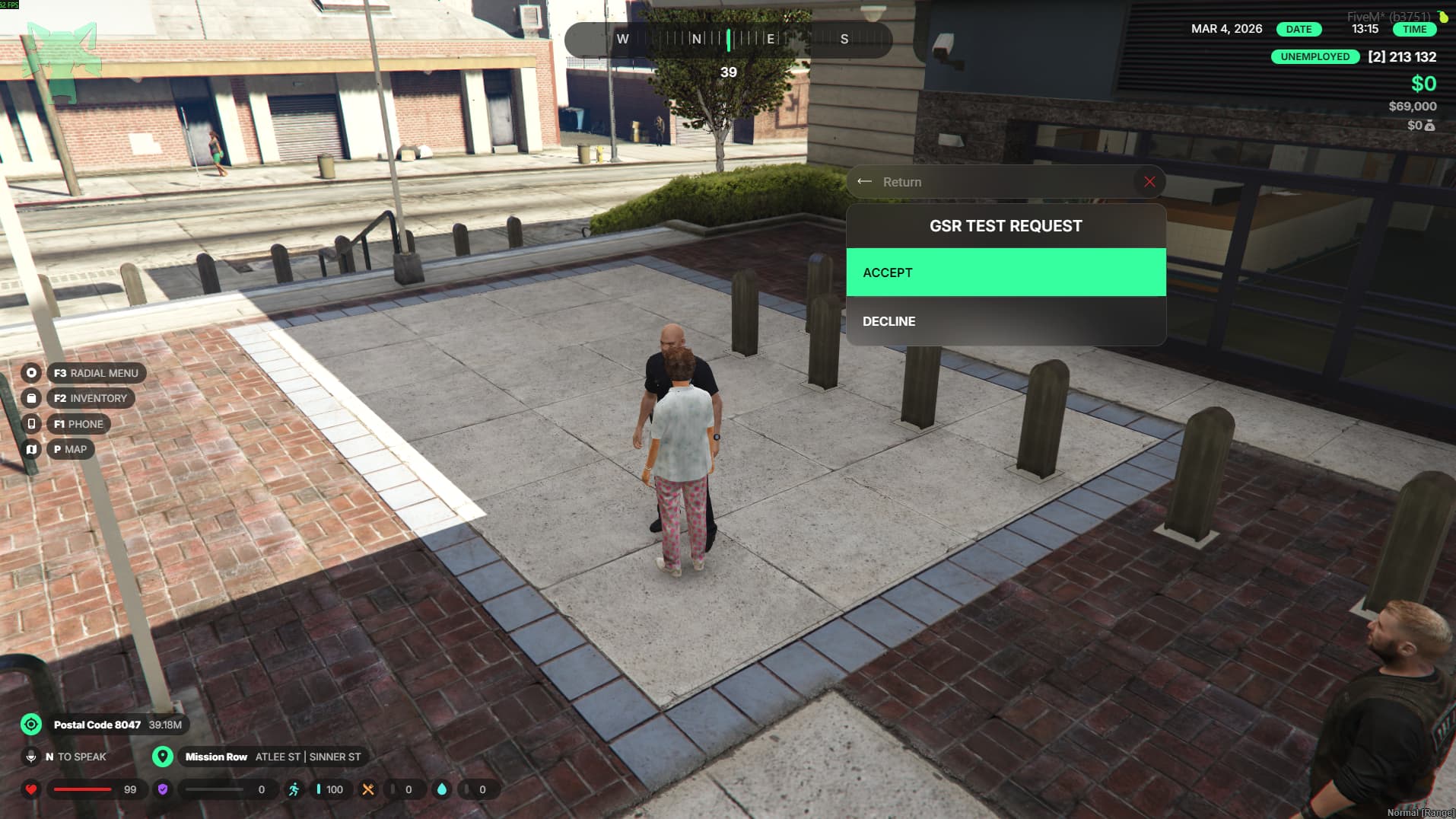Viewport: 1456px width, 819px height.
Task: Open the Phone shortcut
Action: click(78, 424)
